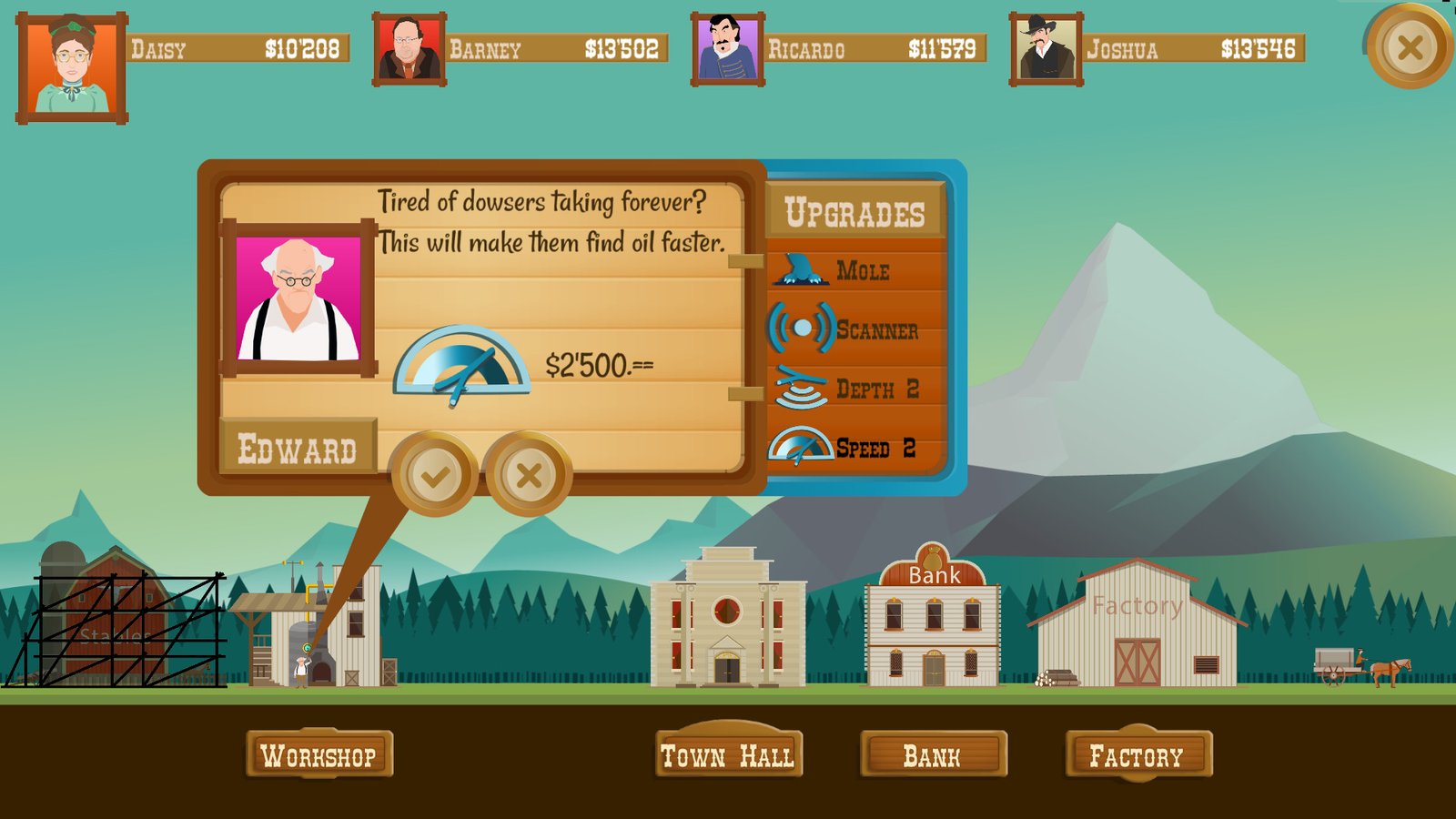1456x819 pixels.
Task: Close the town screen with the round X
Action: pos(1410,47)
